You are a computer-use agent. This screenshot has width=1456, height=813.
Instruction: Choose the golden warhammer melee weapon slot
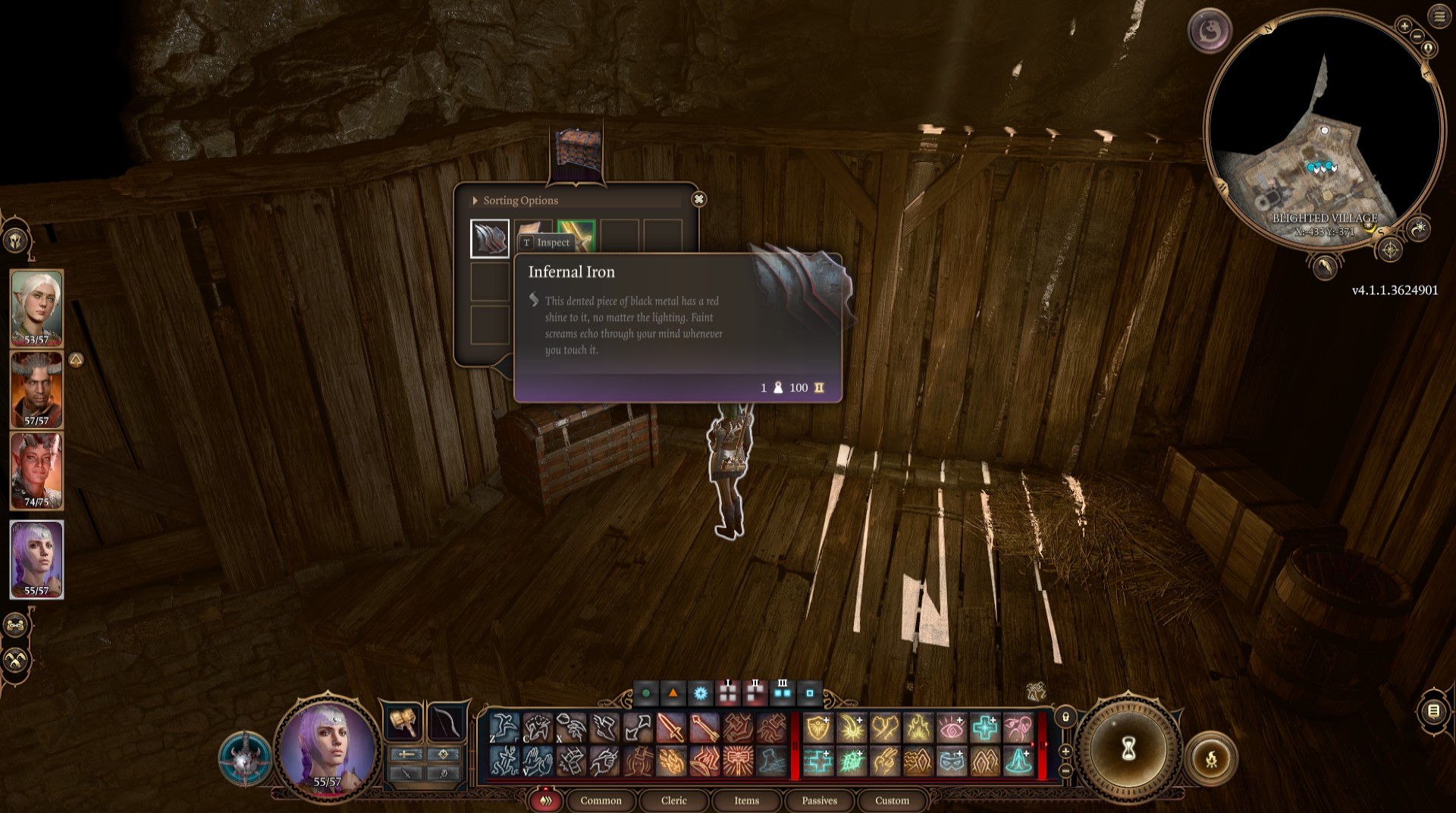[403, 720]
